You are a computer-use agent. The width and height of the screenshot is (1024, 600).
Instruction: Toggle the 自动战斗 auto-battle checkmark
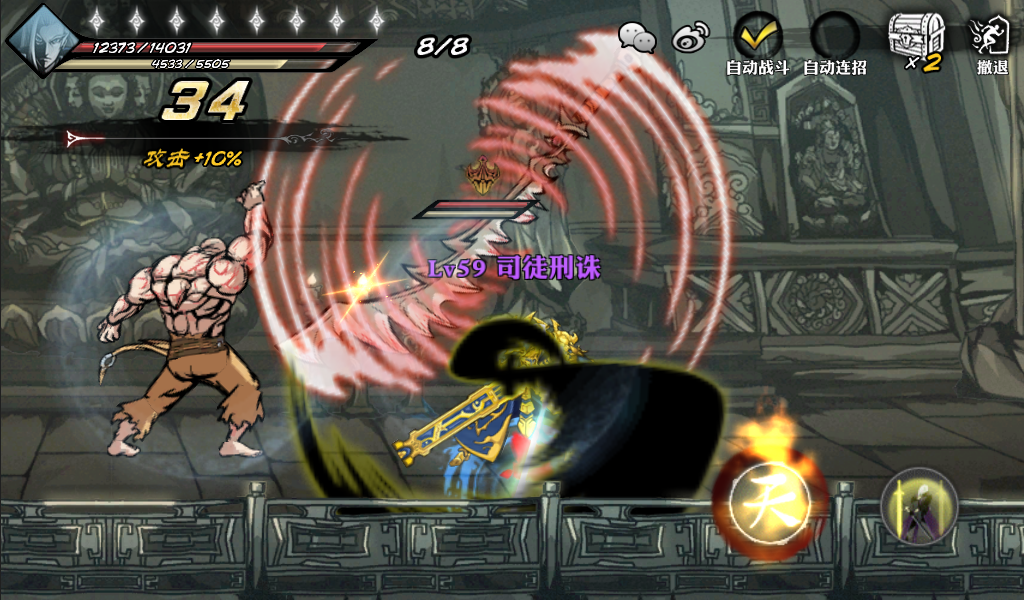(x=757, y=37)
